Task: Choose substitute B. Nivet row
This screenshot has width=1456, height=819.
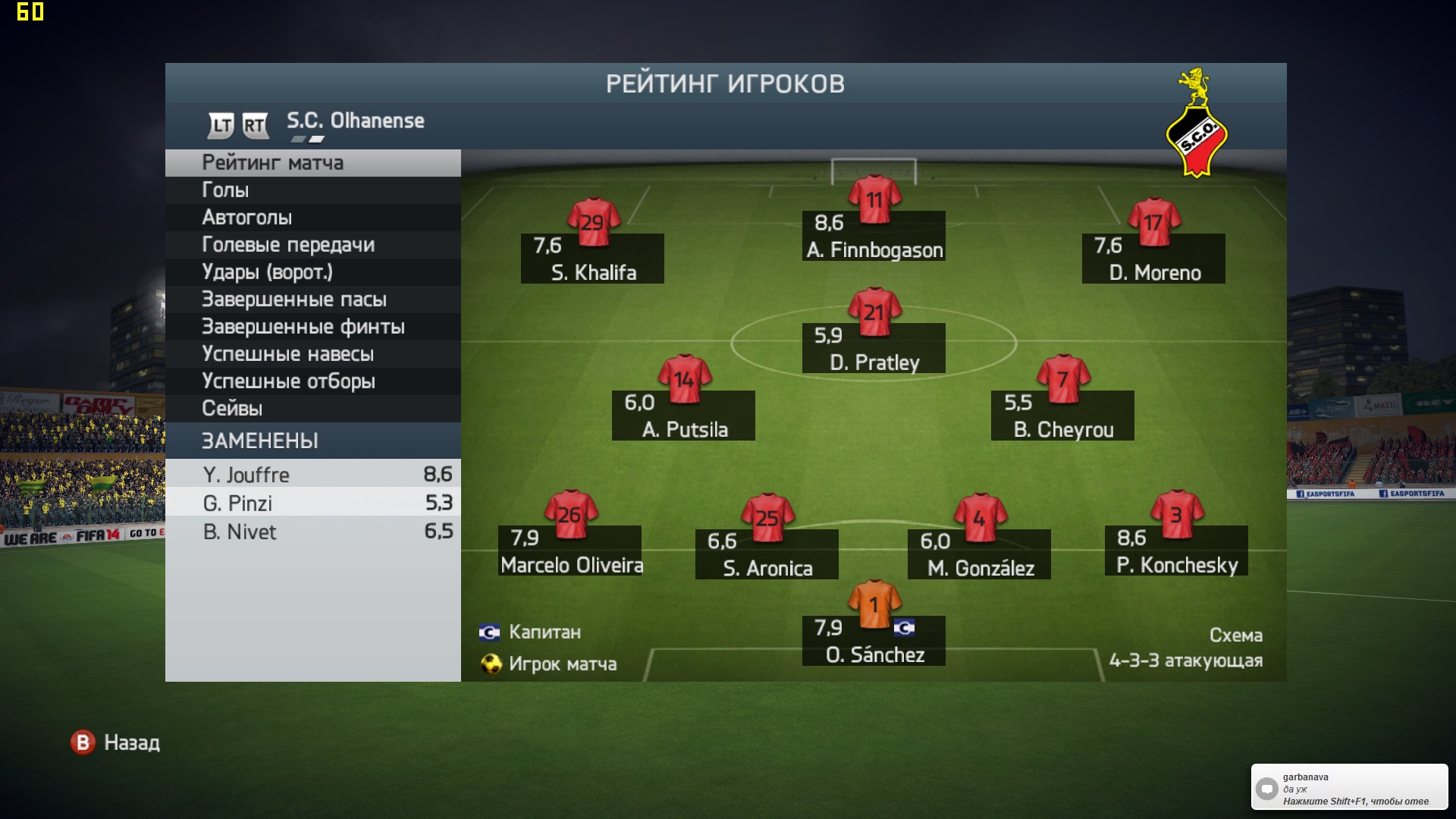Action: [x=312, y=532]
